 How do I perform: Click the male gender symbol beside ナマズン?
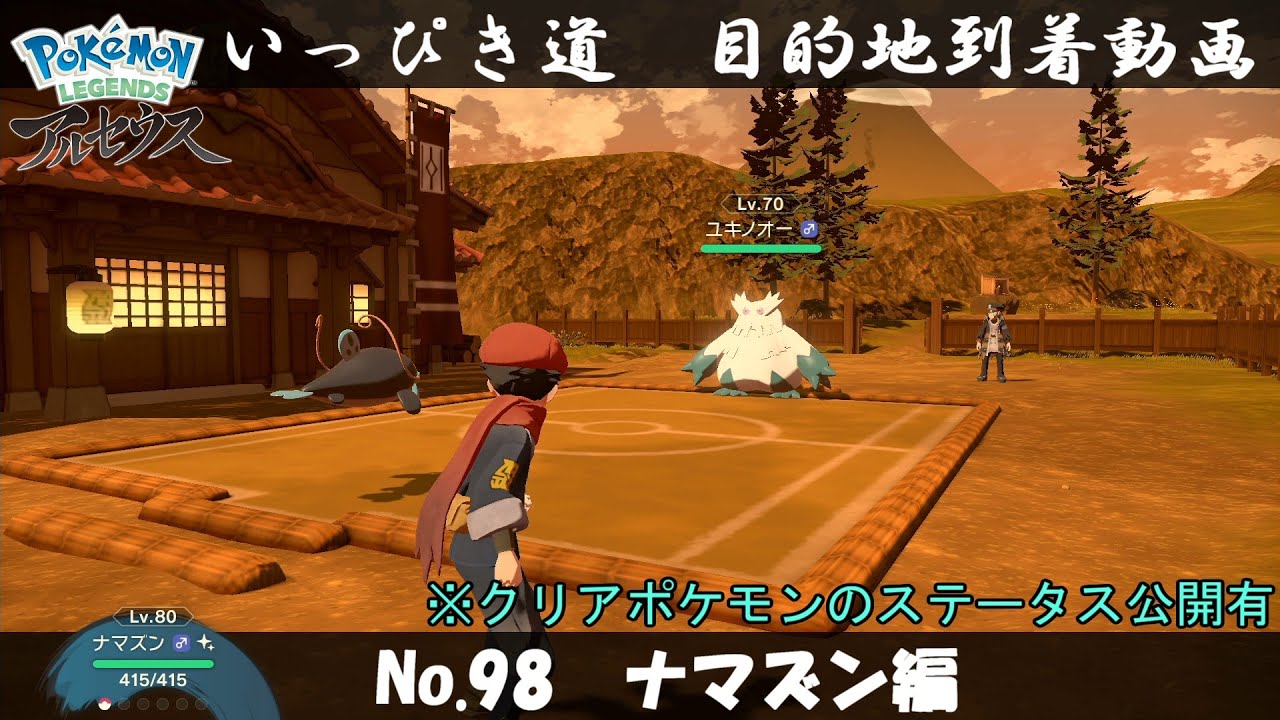pos(180,643)
